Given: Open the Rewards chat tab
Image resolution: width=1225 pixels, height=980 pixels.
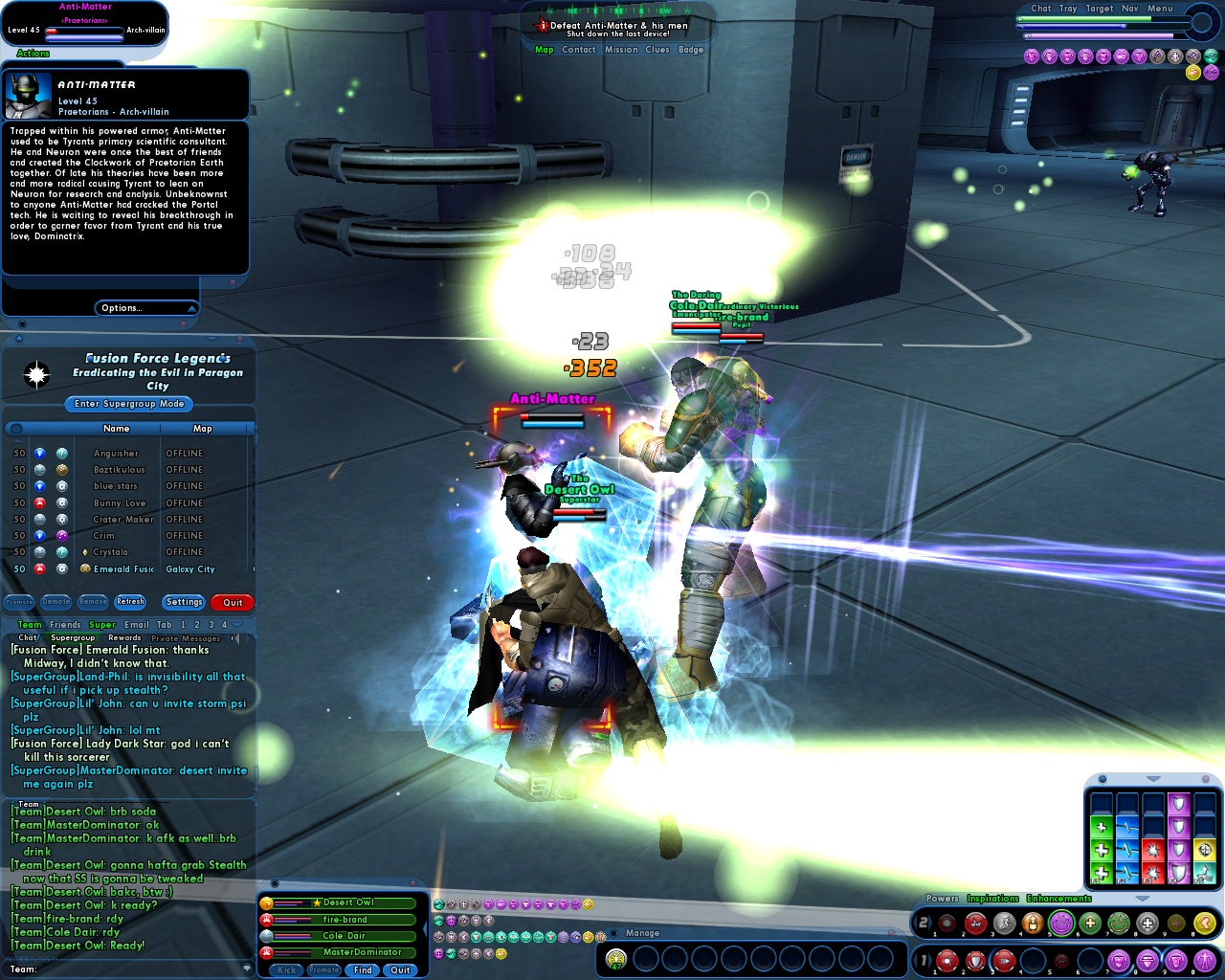Looking at the screenshot, I should pos(124,638).
